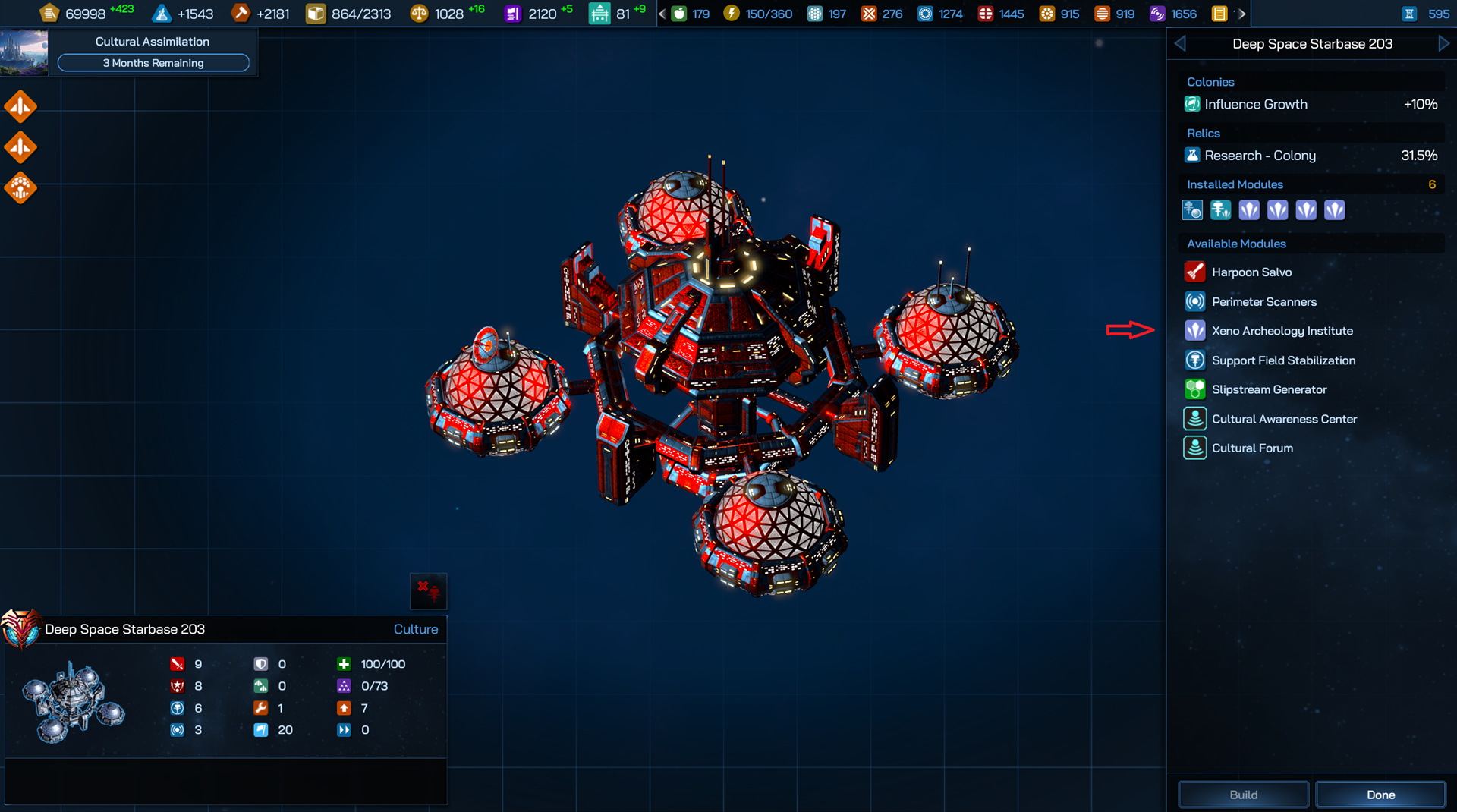Screen dimensions: 1457x812
Task: Pick the Support Field Stabilization module
Action: tap(1282, 360)
